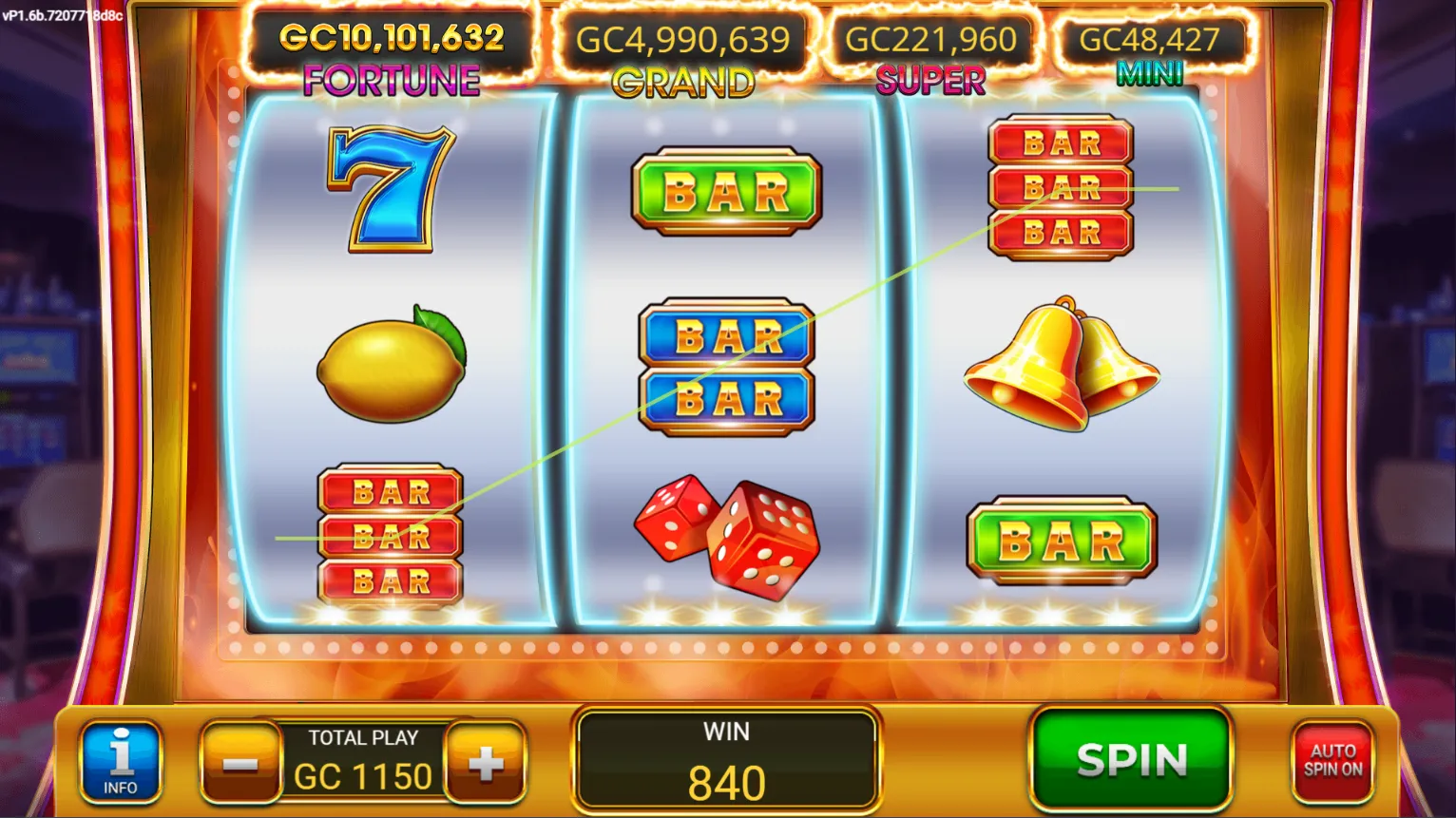Hit the green SPIN button

coord(1131,759)
